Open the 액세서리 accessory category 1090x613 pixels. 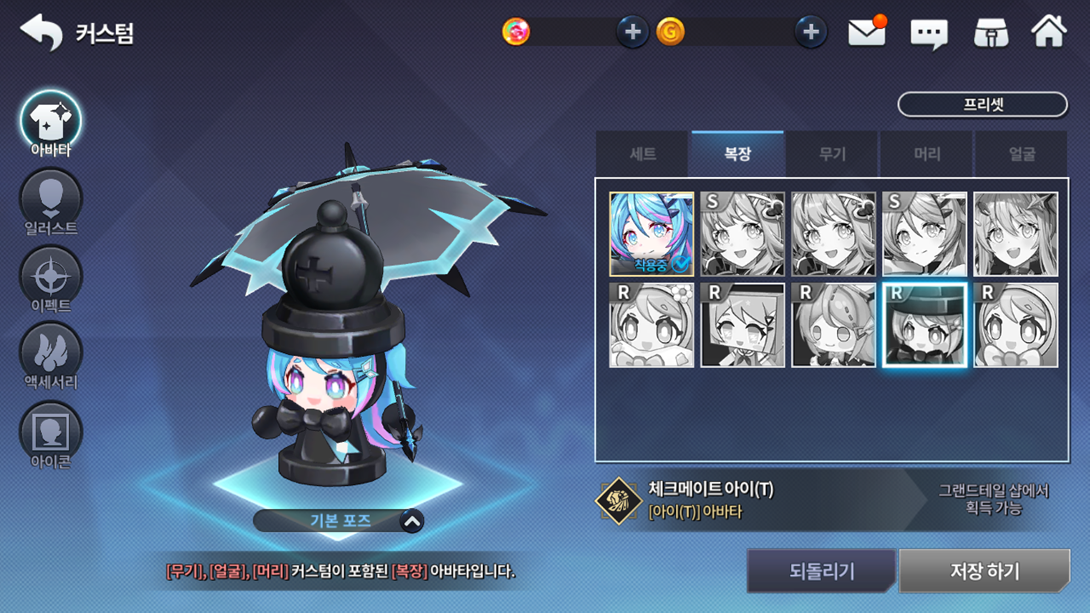point(51,357)
